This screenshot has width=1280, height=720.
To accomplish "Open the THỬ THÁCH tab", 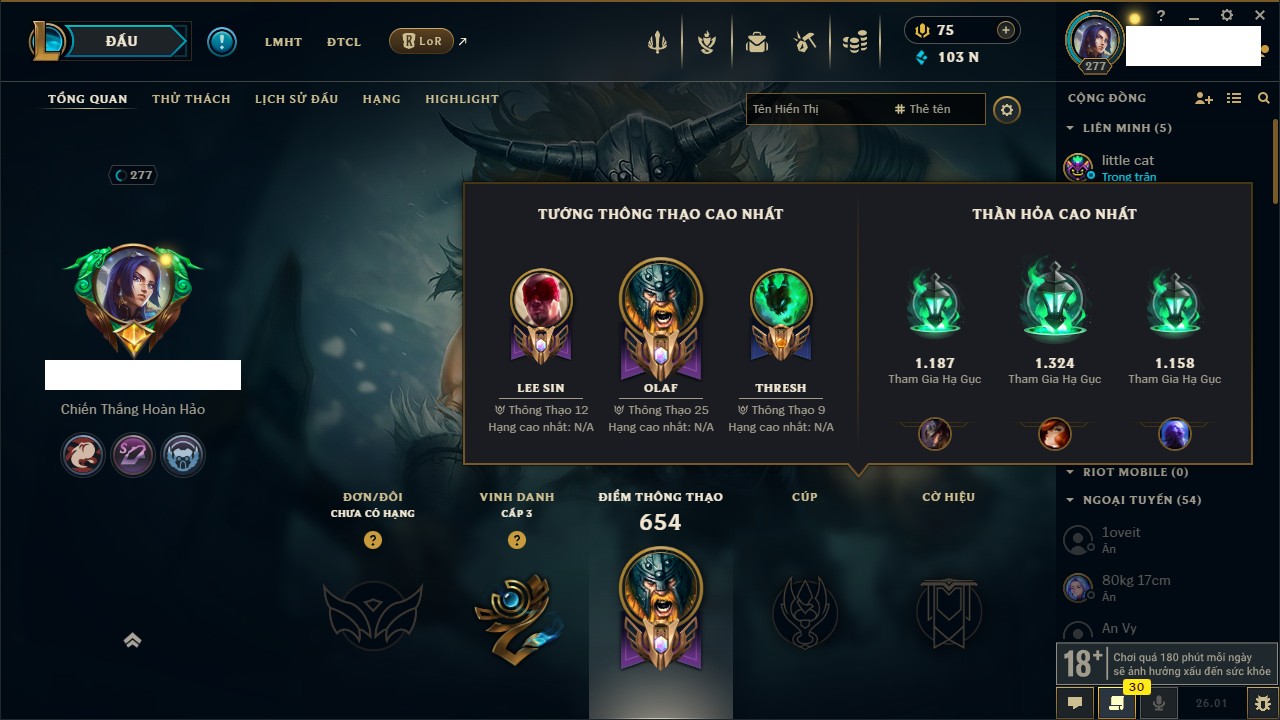I will tap(191, 99).
